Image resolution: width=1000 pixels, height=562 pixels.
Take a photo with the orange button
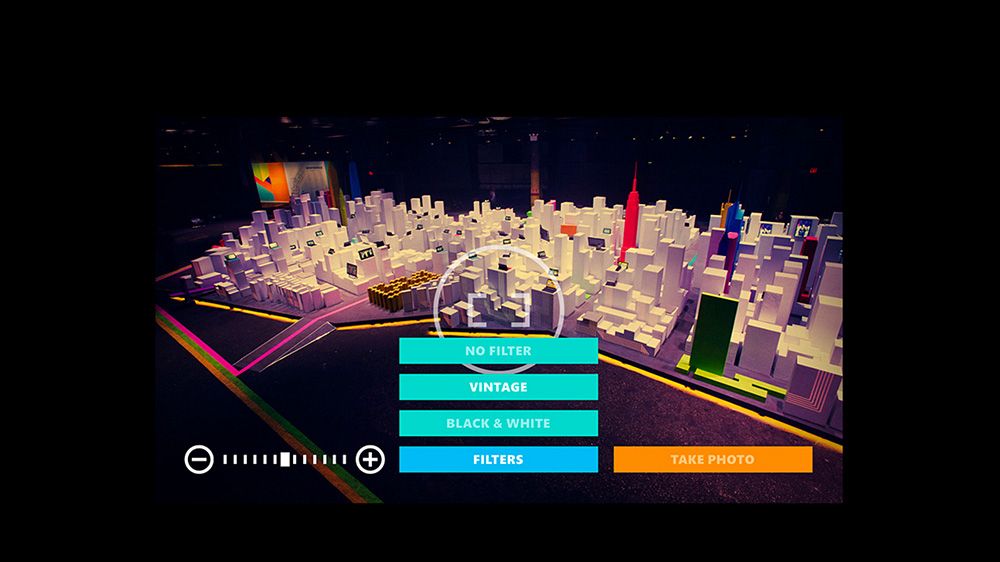712,459
